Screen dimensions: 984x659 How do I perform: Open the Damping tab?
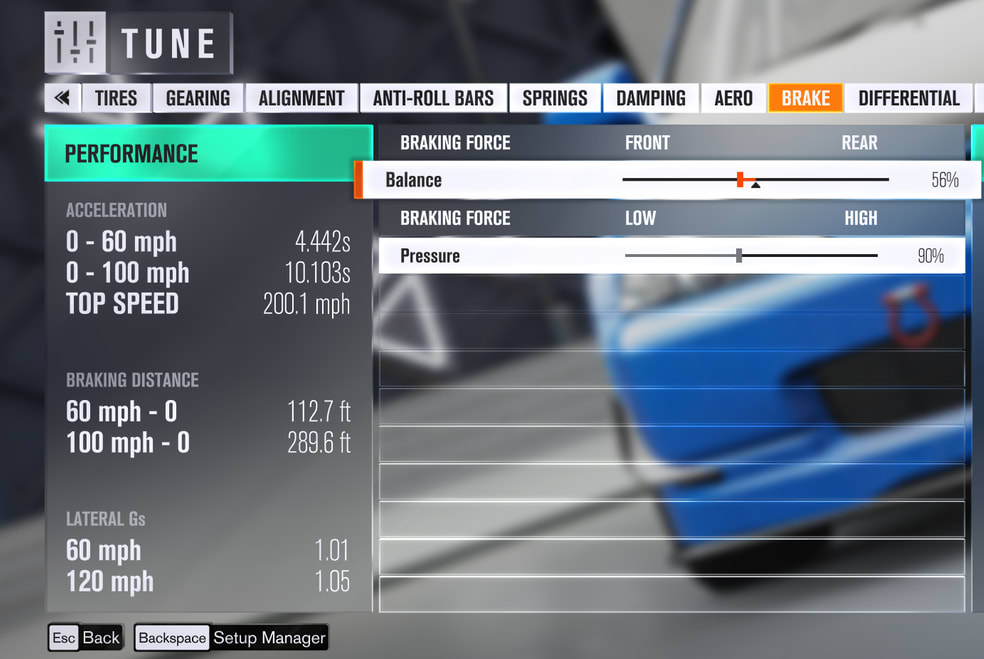[651, 98]
